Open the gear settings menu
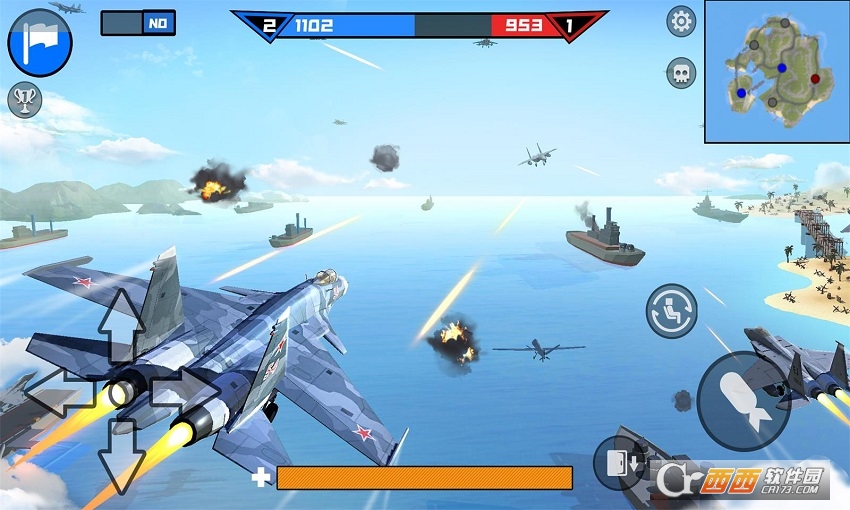The image size is (850, 510). (x=681, y=21)
